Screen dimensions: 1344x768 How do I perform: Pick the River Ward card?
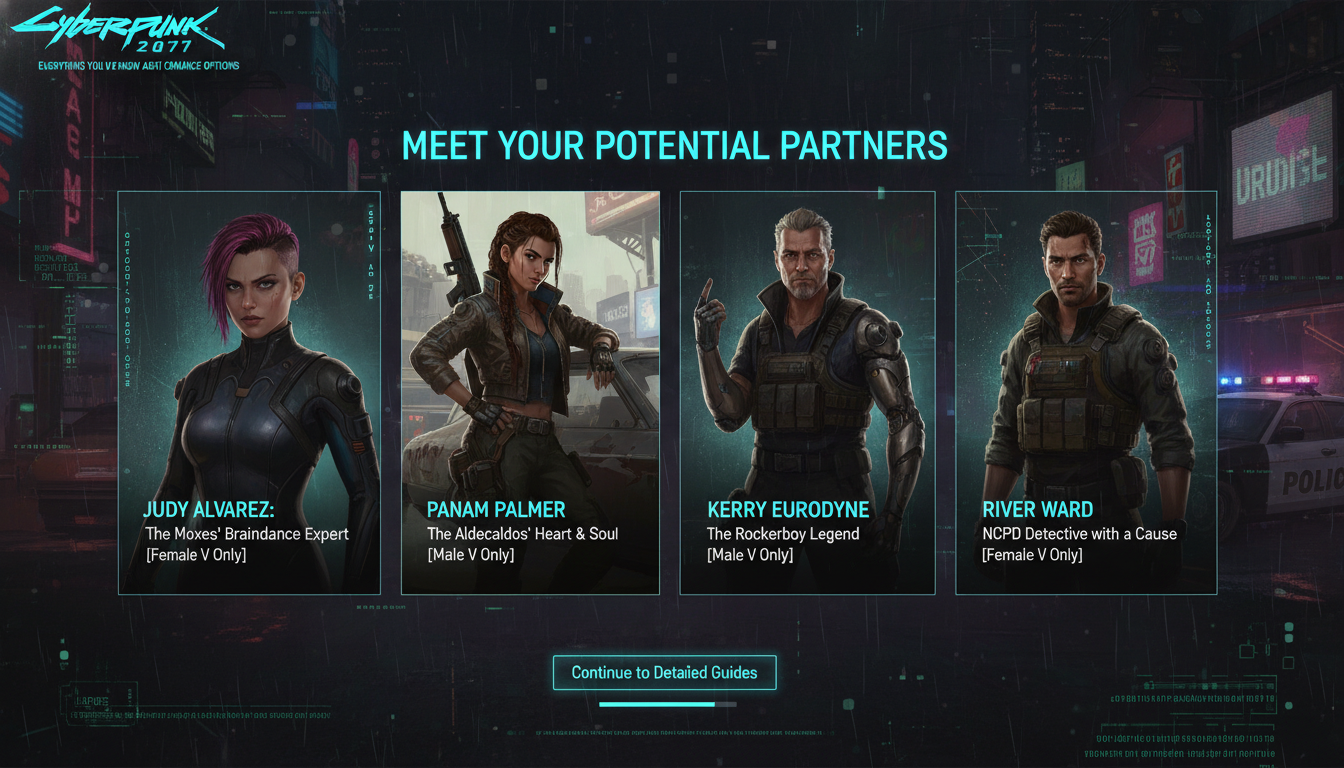pos(1085,392)
